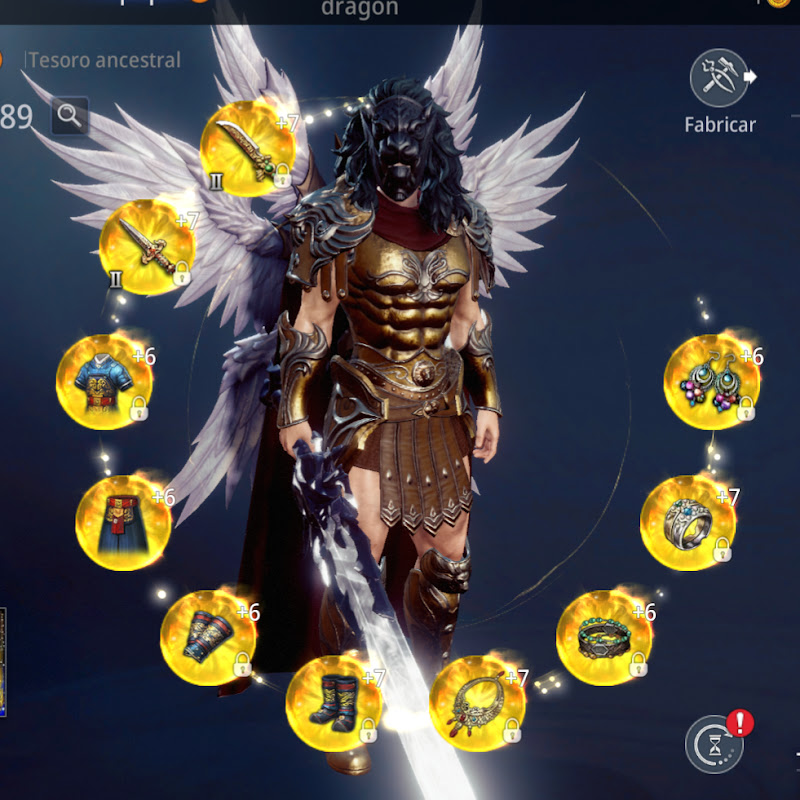The height and width of the screenshot is (800, 800).
Task: Pick the gauntlets equipment slot
Action: (x=208, y=637)
